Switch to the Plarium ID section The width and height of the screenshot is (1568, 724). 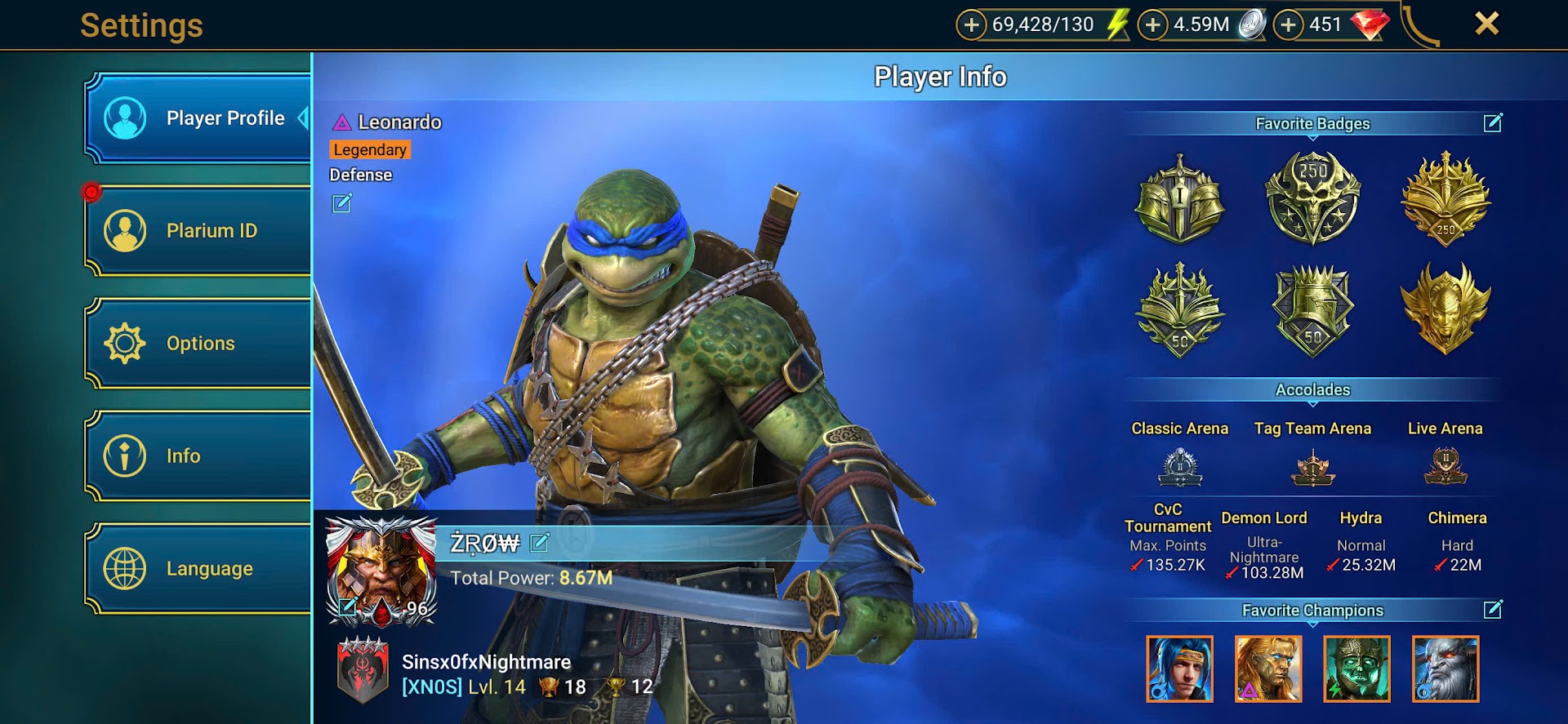click(x=198, y=231)
